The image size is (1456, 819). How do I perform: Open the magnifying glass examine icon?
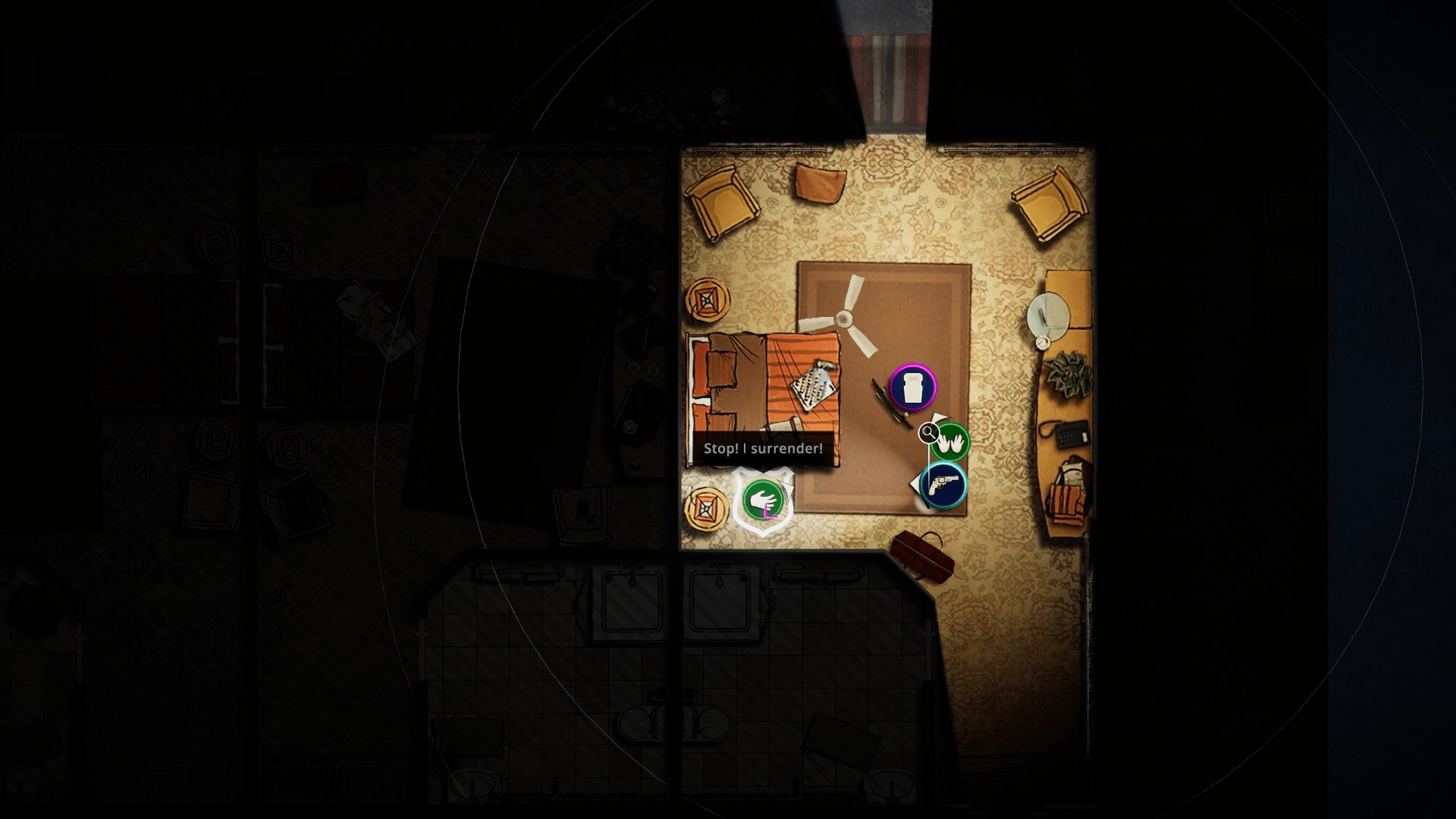(x=927, y=432)
